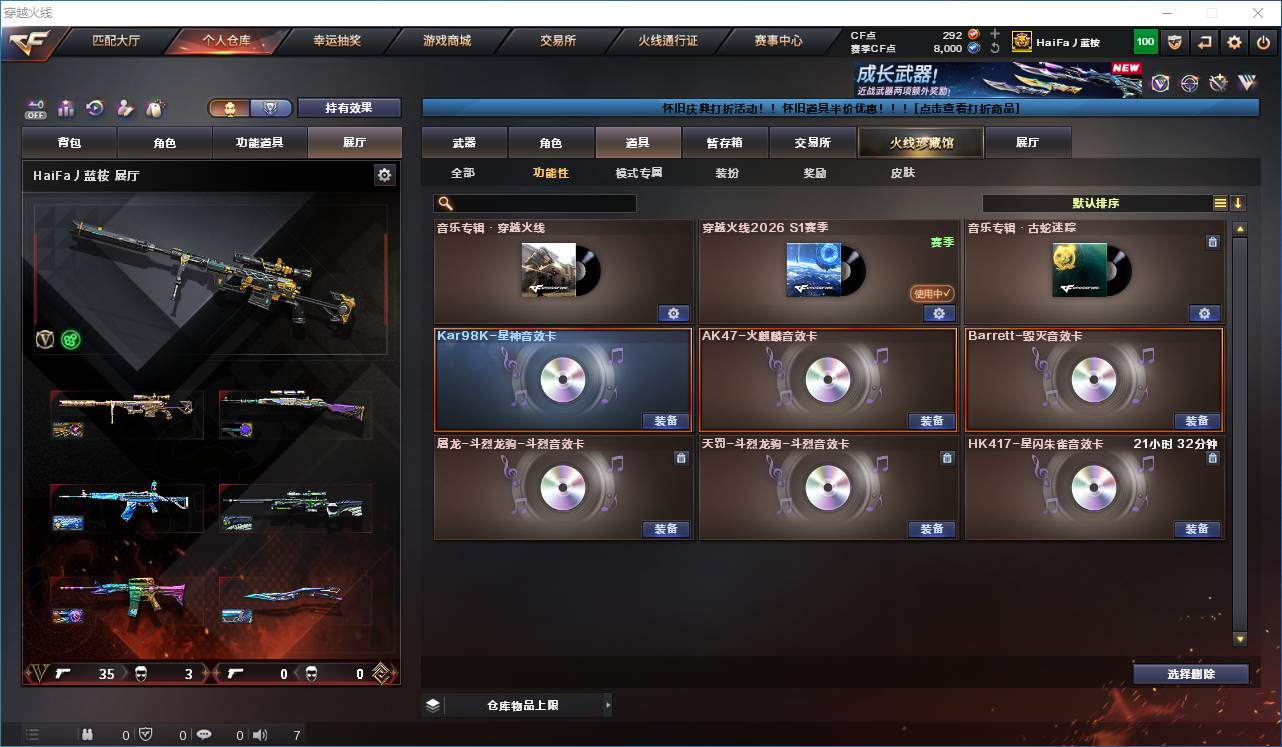
Task: Click the 选择删除 button at bottom-right
Action: pos(1190,673)
